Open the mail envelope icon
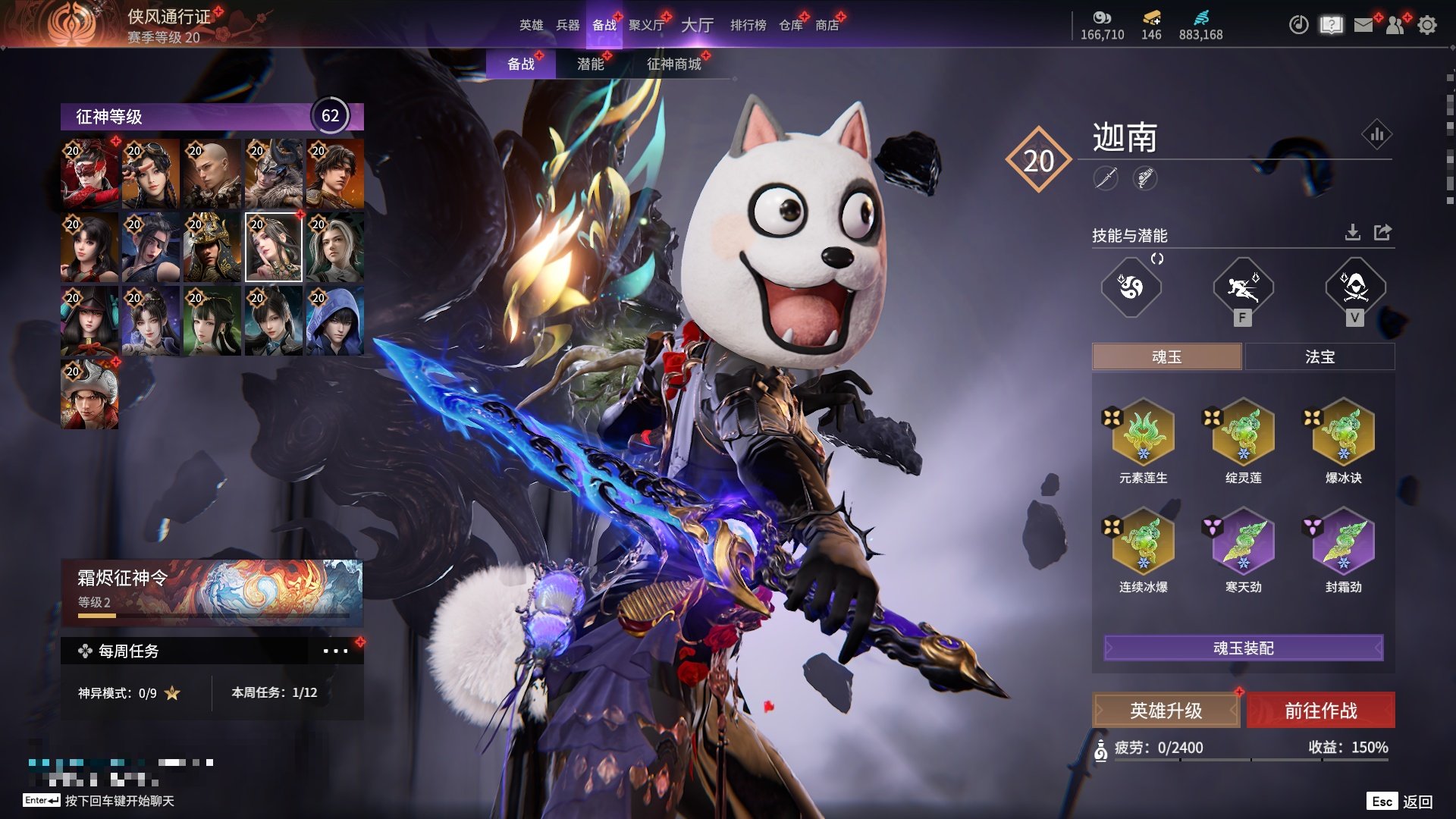This screenshot has height=819, width=1456. click(1363, 25)
